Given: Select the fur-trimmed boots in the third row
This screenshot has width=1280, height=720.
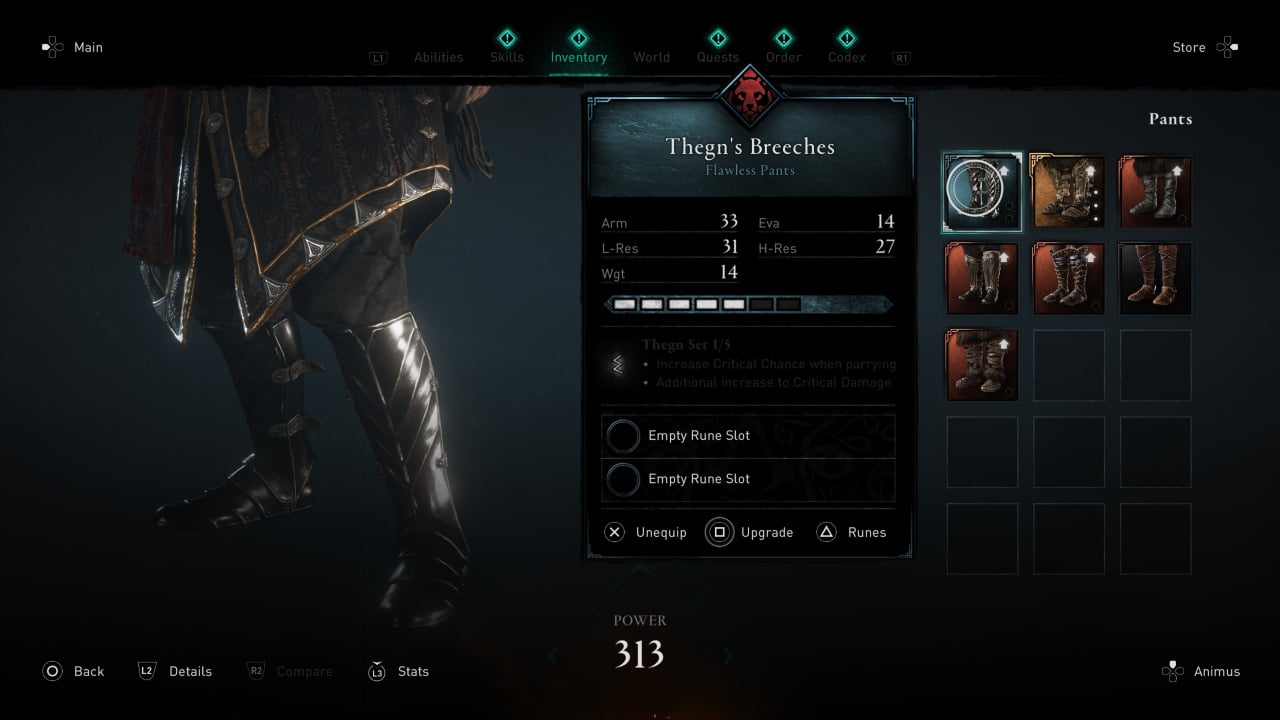Looking at the screenshot, I should pos(982,365).
